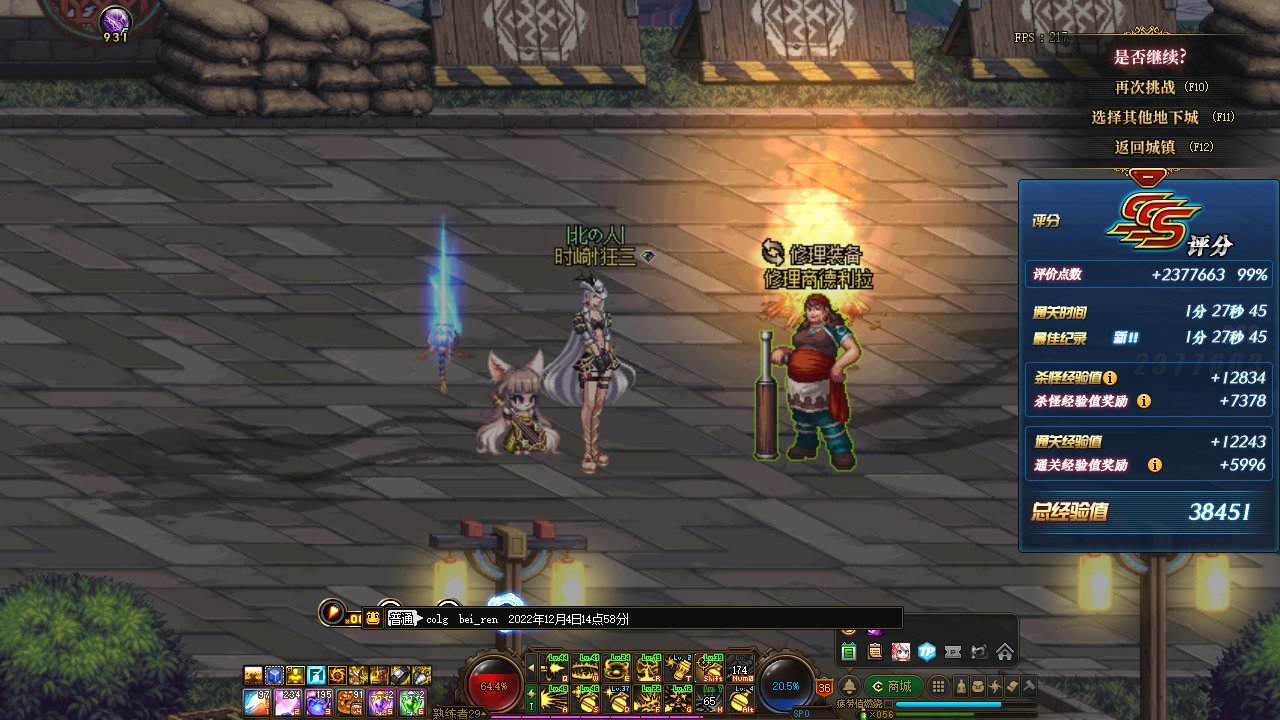This screenshot has width=1280, height=720.
Task: Activate the Lv.44 skill on Q
Action: pos(554,667)
